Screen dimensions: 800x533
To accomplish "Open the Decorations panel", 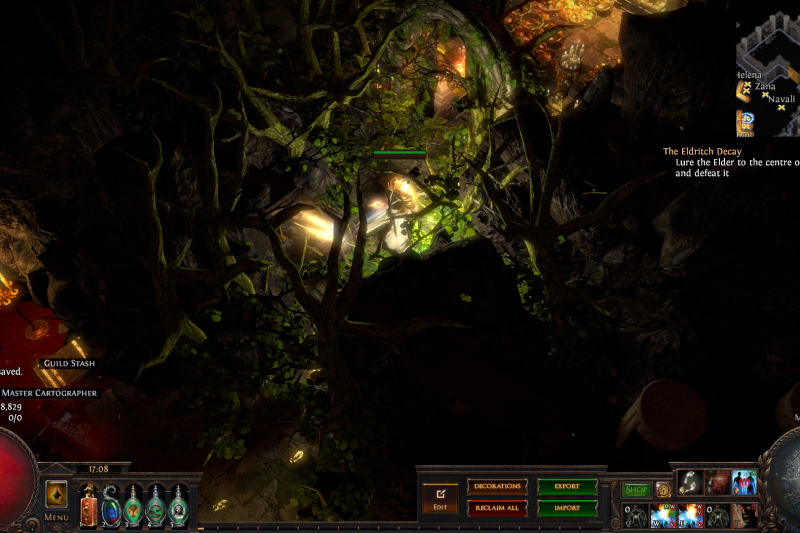I will (x=497, y=487).
